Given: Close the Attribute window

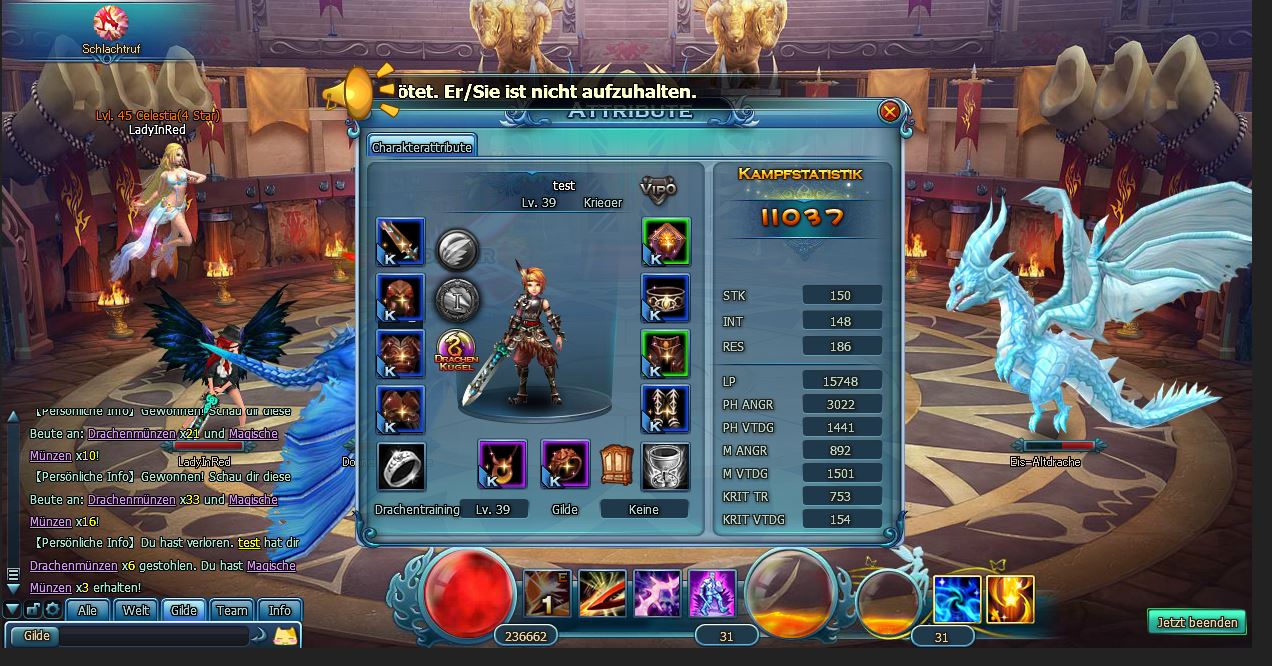Looking at the screenshot, I should tap(889, 111).
